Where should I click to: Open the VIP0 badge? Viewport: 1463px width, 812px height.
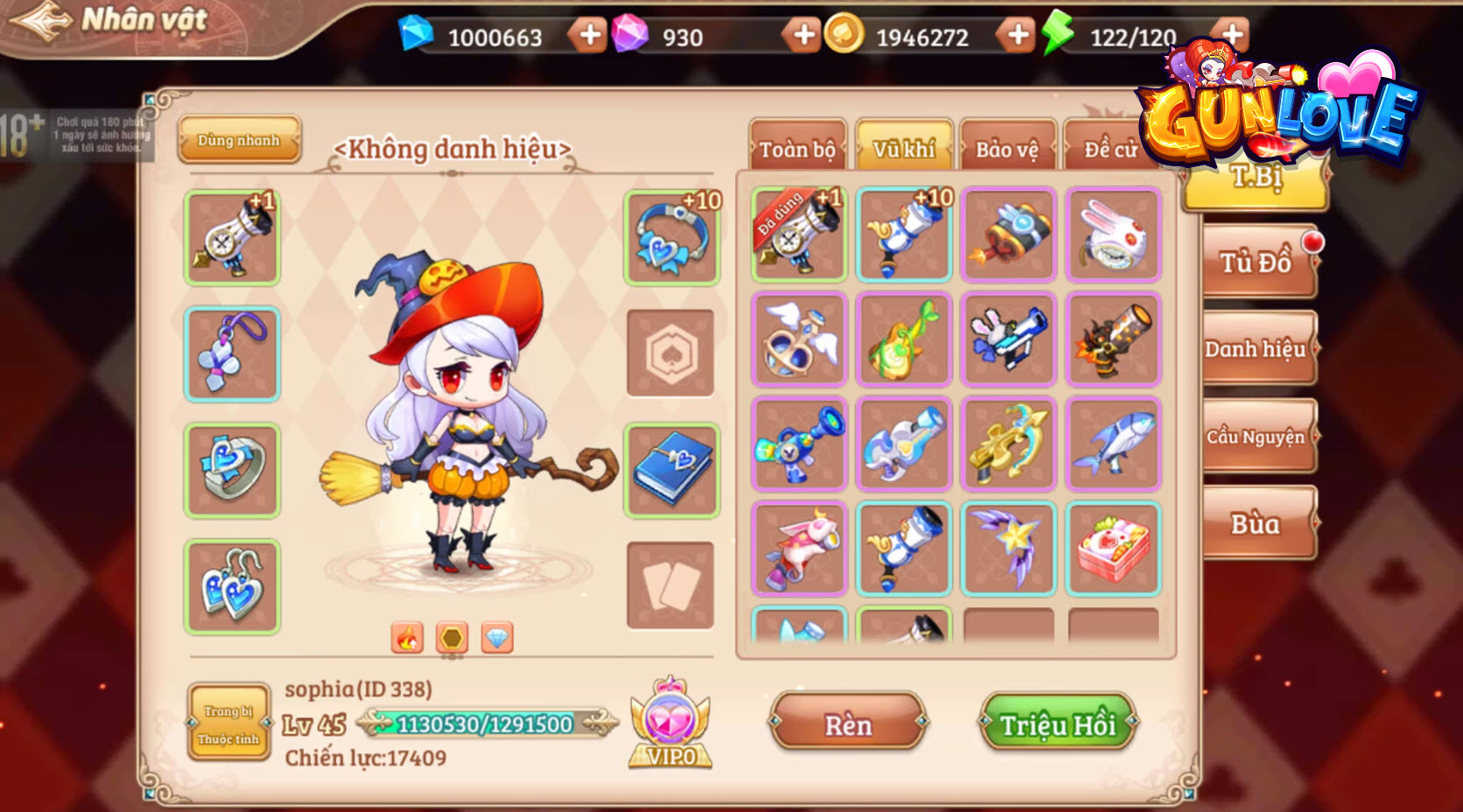(x=672, y=722)
